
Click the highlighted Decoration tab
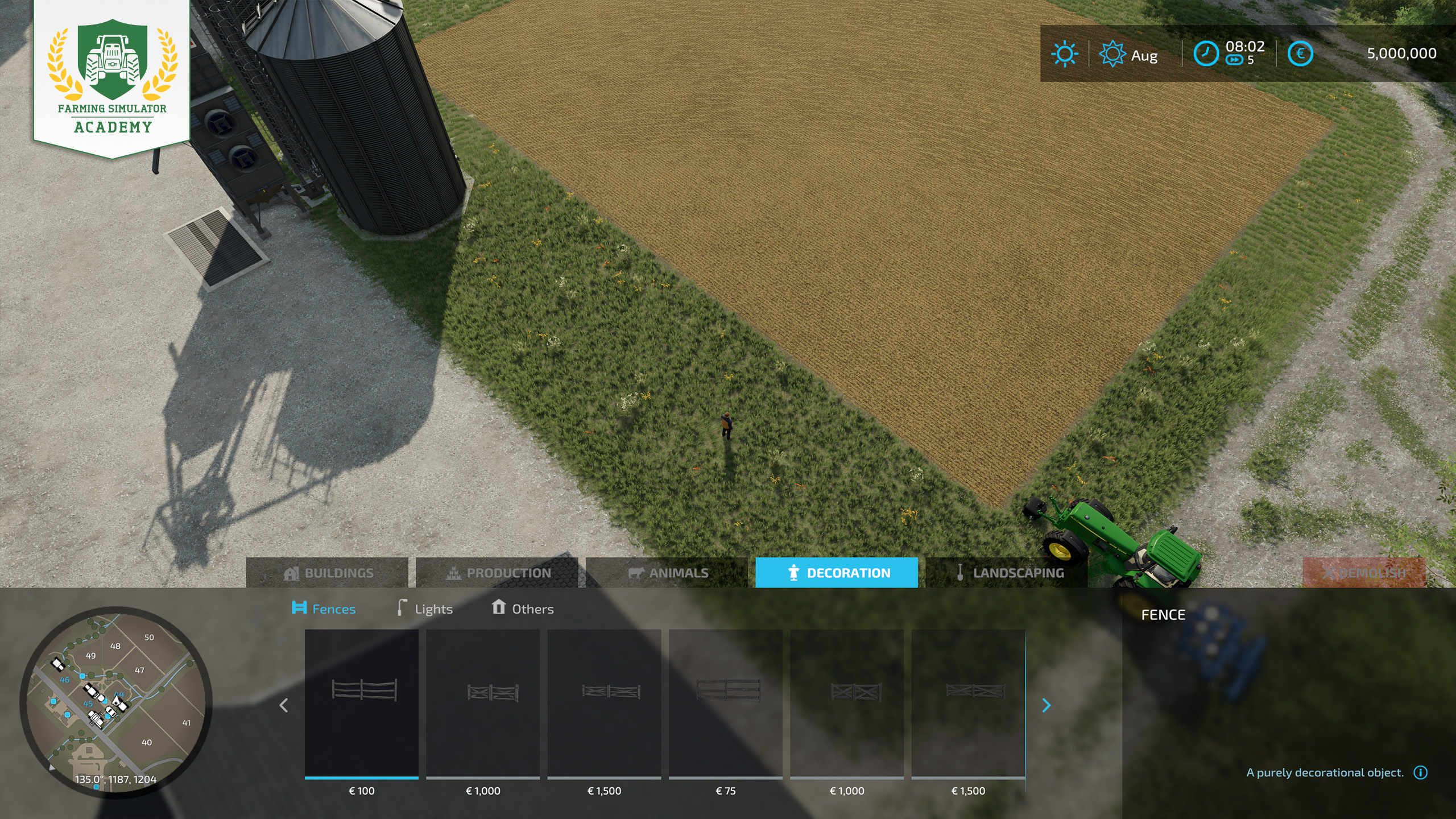coord(837,573)
